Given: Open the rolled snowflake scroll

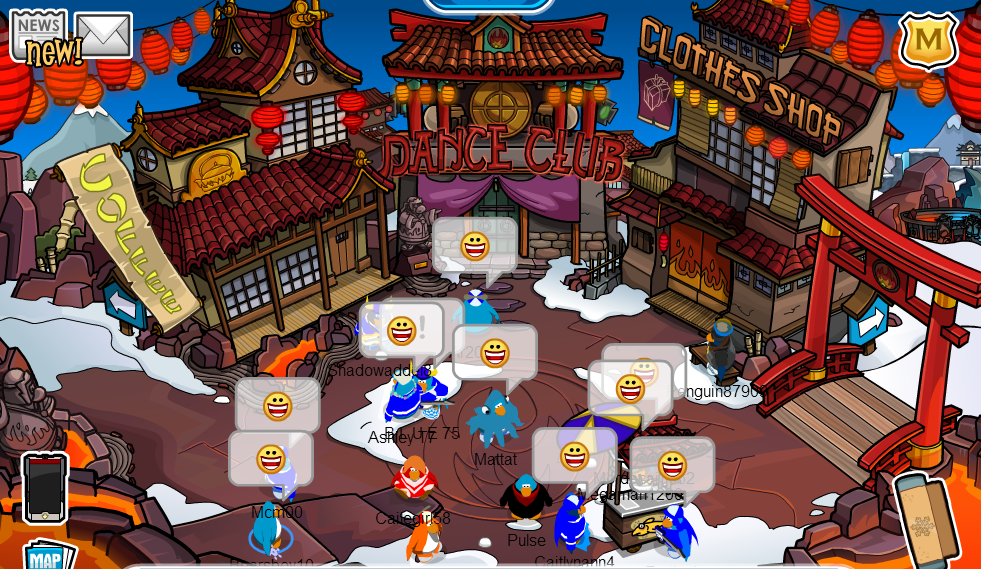Looking at the screenshot, I should 925,518.
